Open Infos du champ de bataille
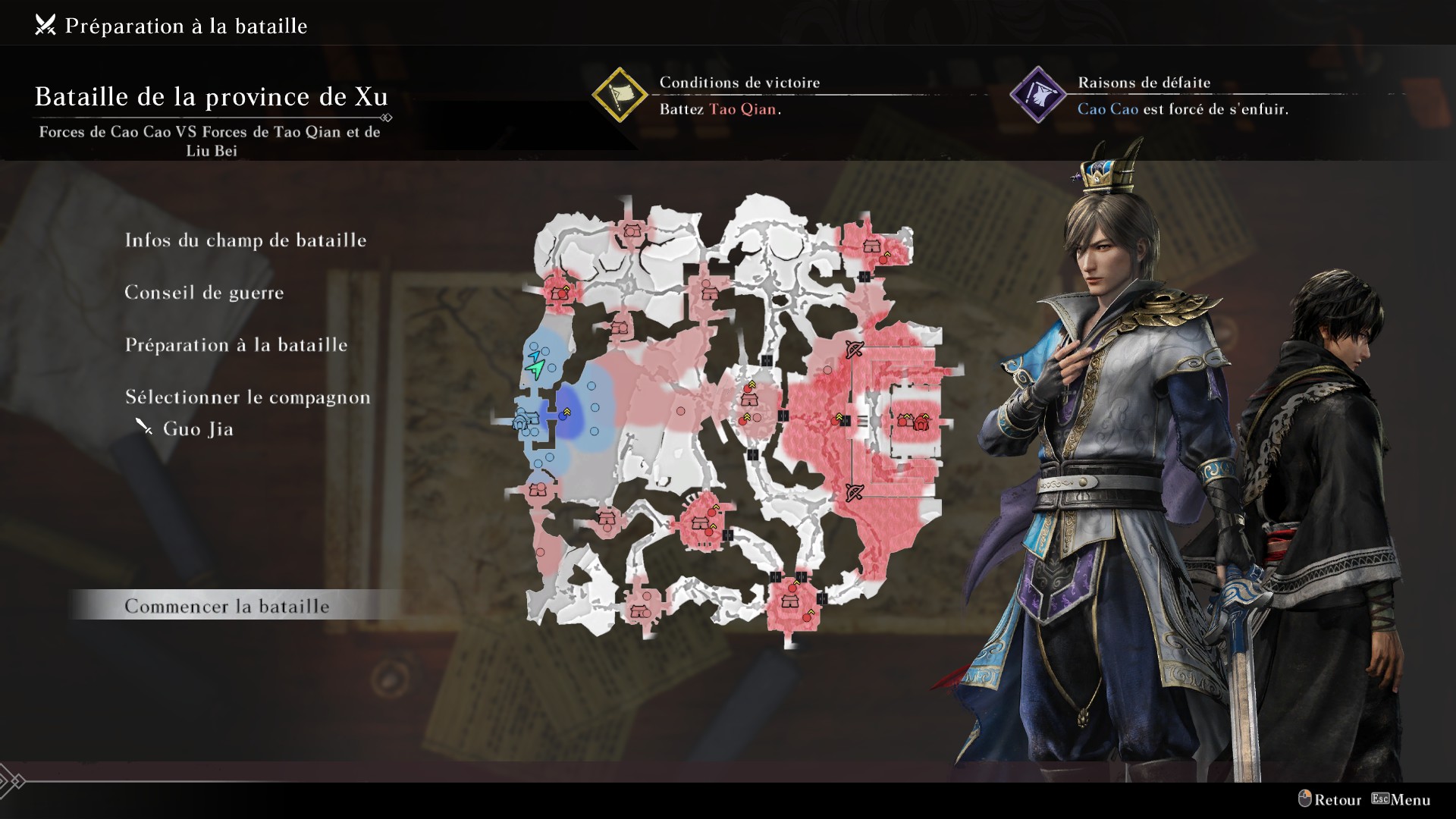Screen dimensions: 1456x819 tap(245, 240)
